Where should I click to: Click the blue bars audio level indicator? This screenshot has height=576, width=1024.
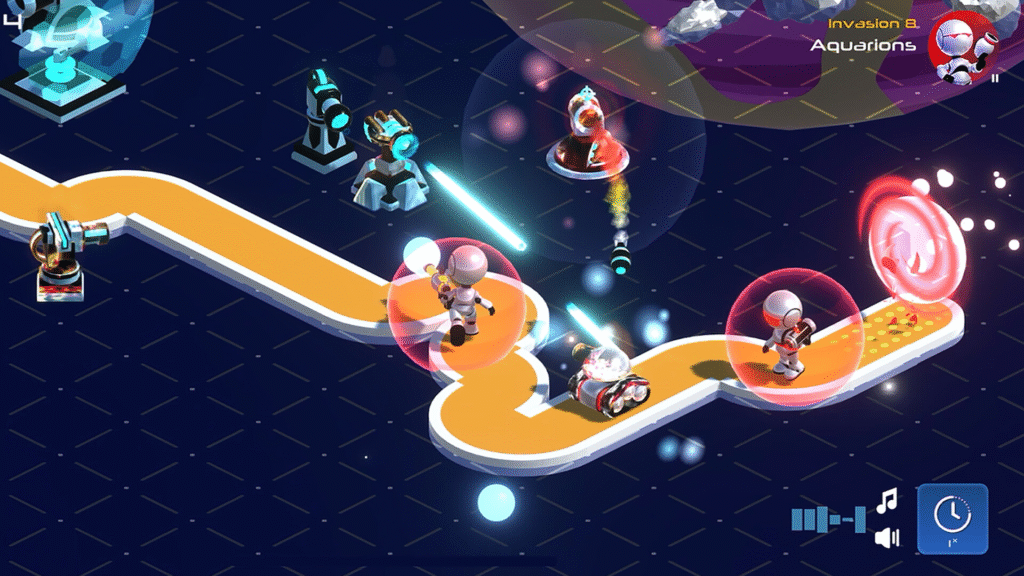[x=828, y=519]
